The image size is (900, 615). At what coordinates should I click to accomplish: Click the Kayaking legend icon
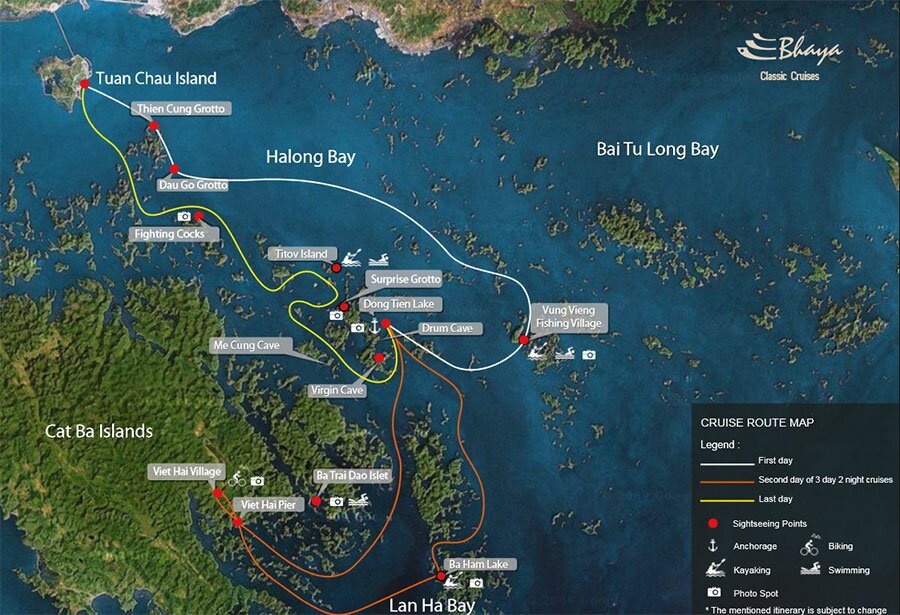pos(713,570)
